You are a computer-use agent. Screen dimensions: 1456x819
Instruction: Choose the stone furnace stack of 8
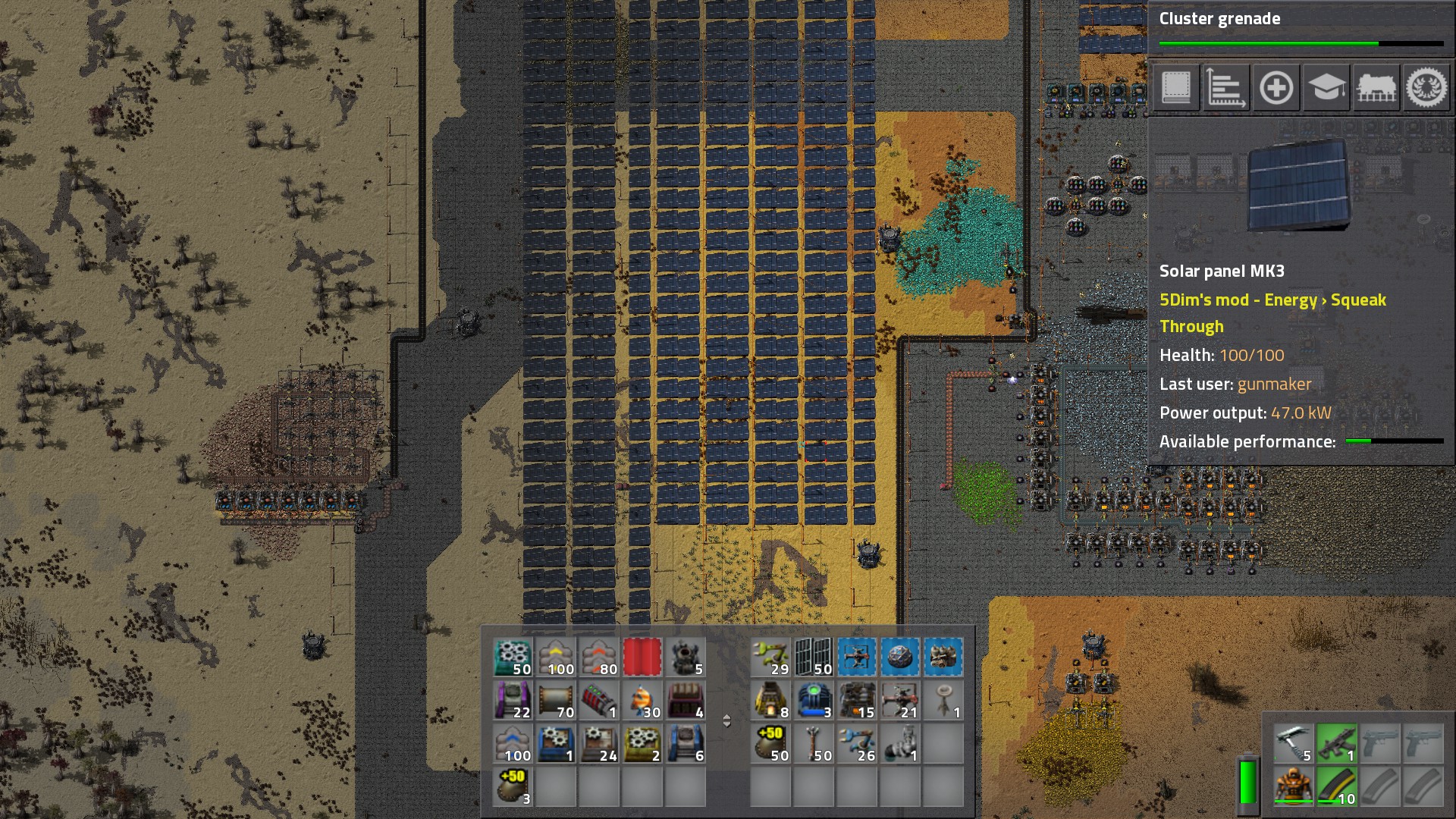[770, 700]
